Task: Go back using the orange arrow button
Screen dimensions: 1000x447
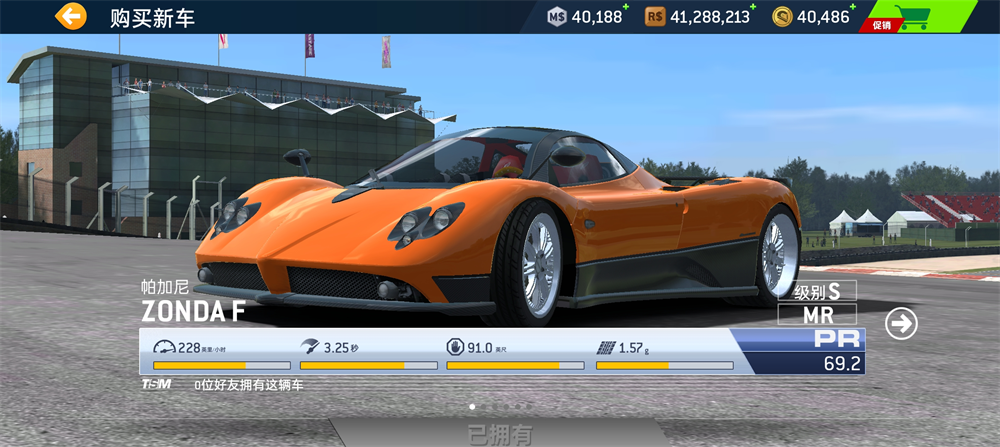Action: pyautogui.click(x=71, y=16)
